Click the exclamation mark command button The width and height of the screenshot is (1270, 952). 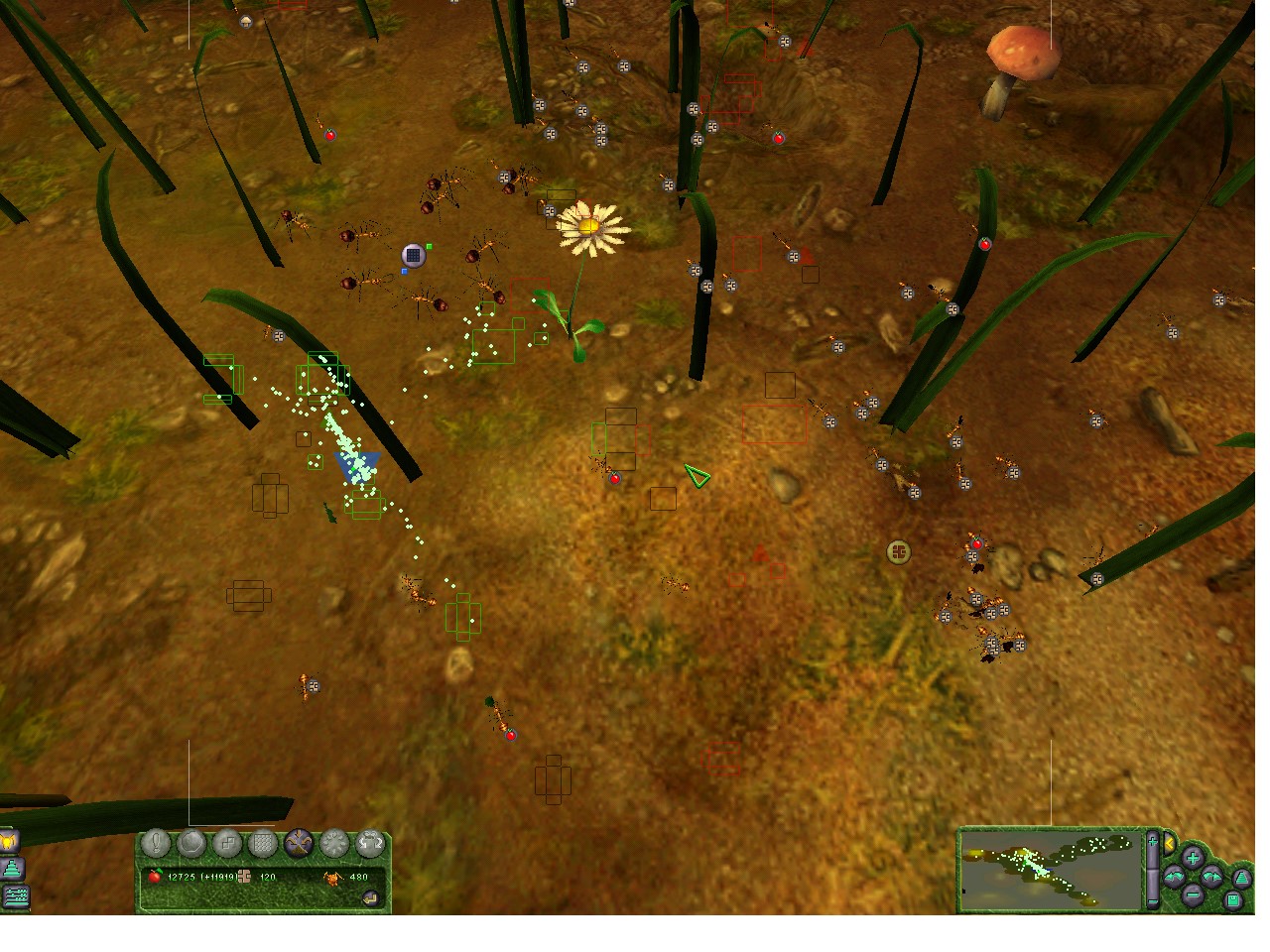pyautogui.click(x=157, y=844)
